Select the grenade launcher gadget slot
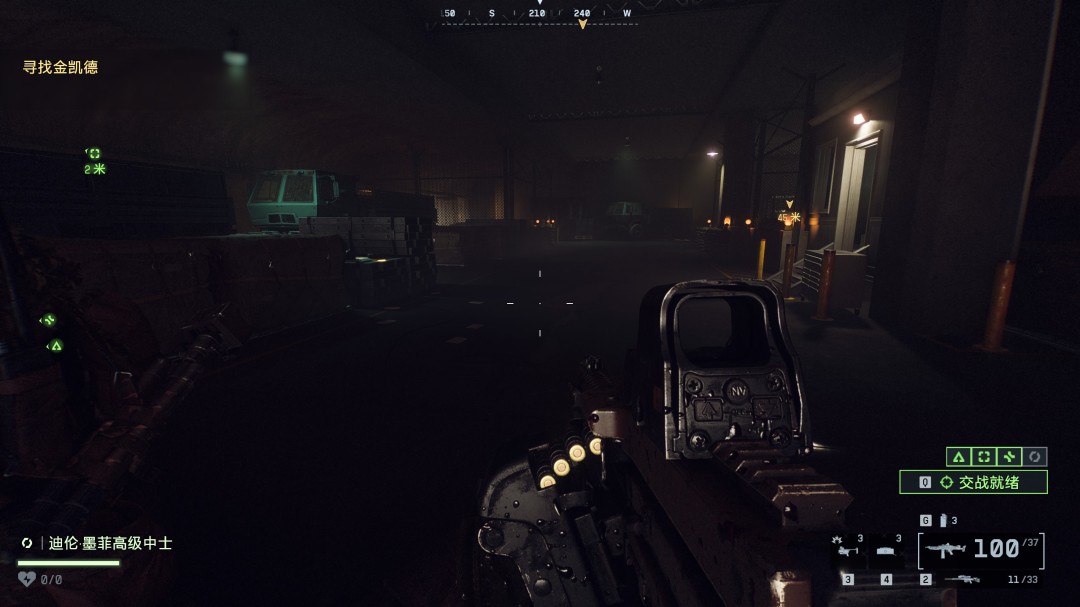The width and height of the screenshot is (1080, 607). point(846,549)
